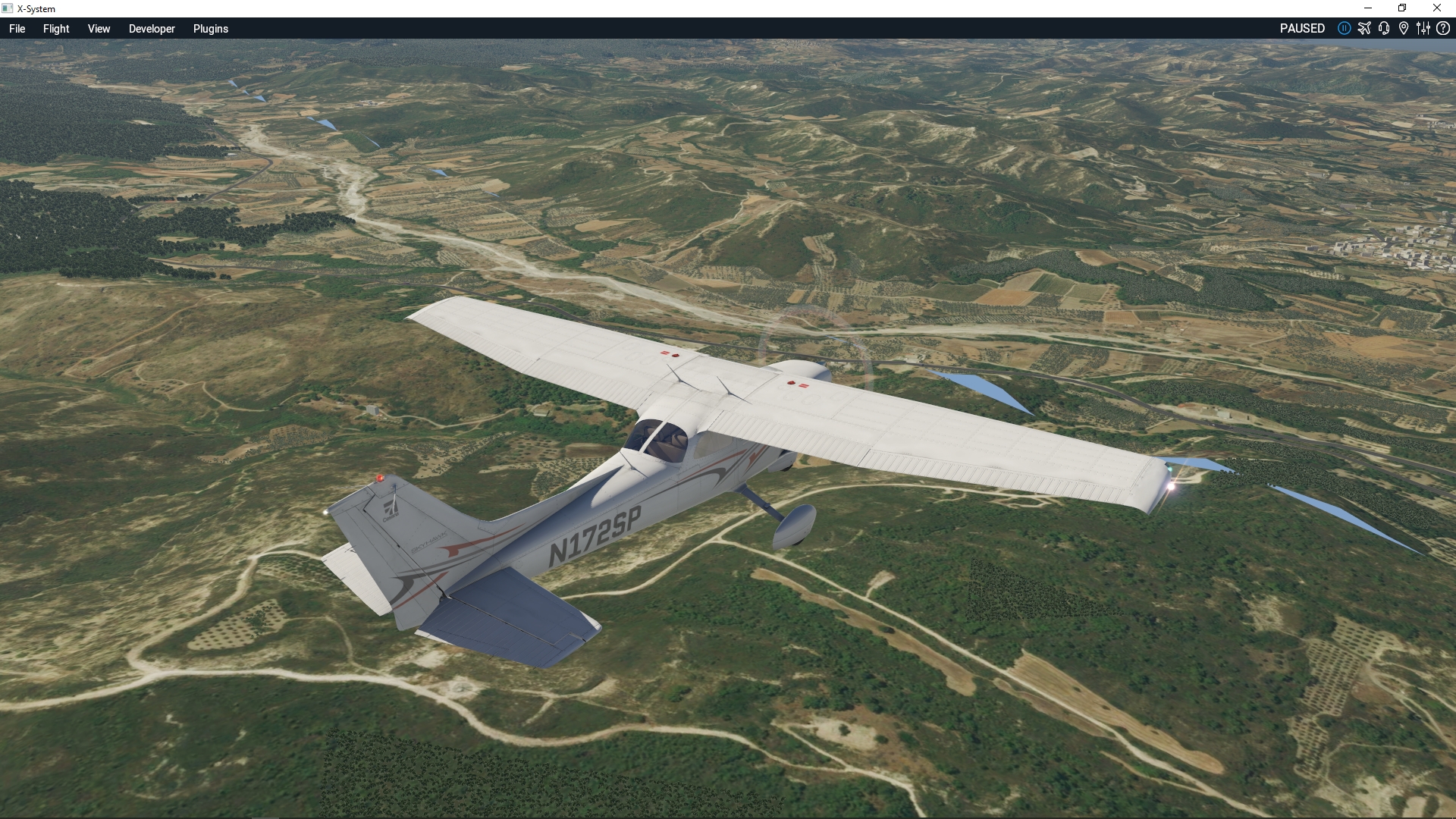This screenshot has height=819, width=1456.
Task: Open help with the question mark icon
Action: point(1443,28)
